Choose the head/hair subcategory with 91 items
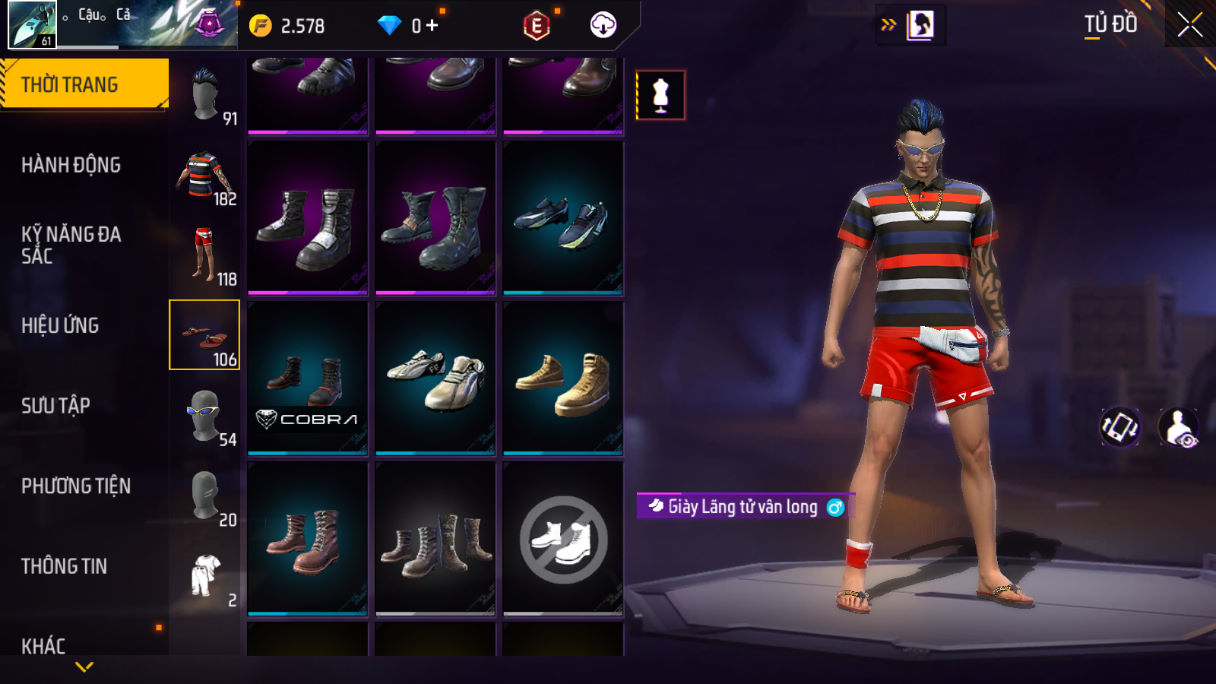The width and height of the screenshot is (1216, 684). pos(205,96)
